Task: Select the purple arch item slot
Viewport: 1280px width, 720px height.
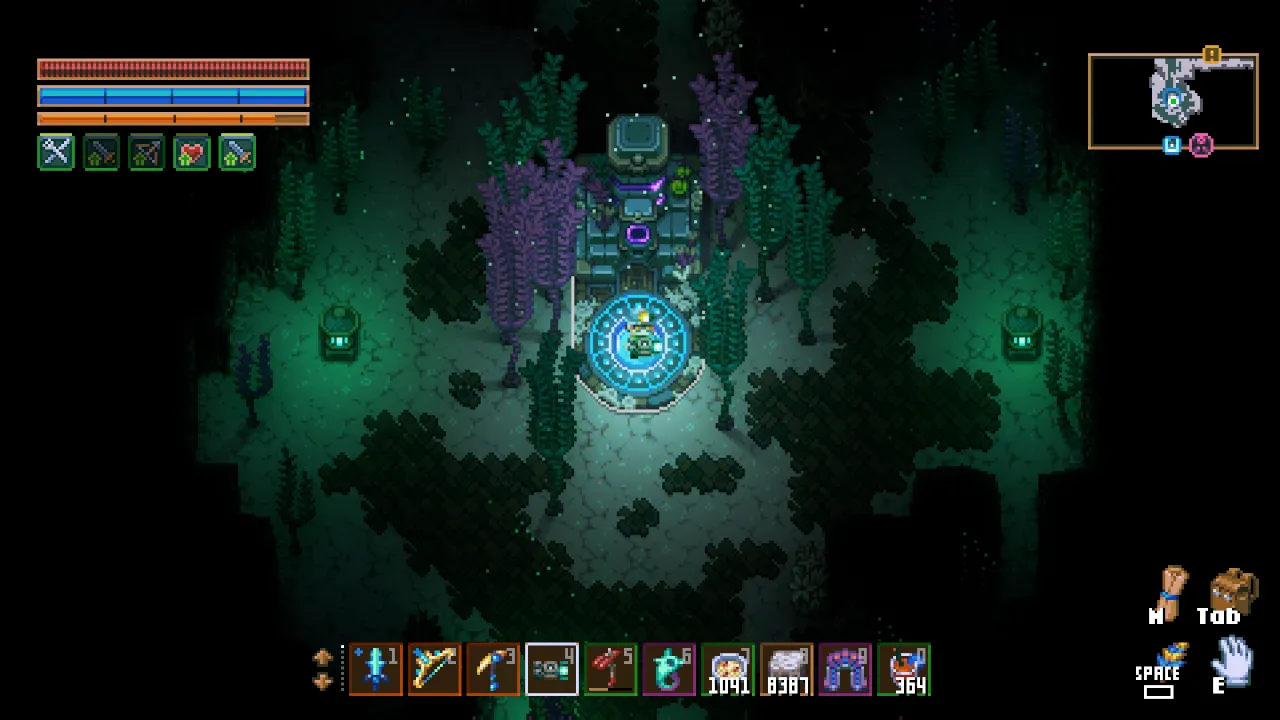Action: 846,669
